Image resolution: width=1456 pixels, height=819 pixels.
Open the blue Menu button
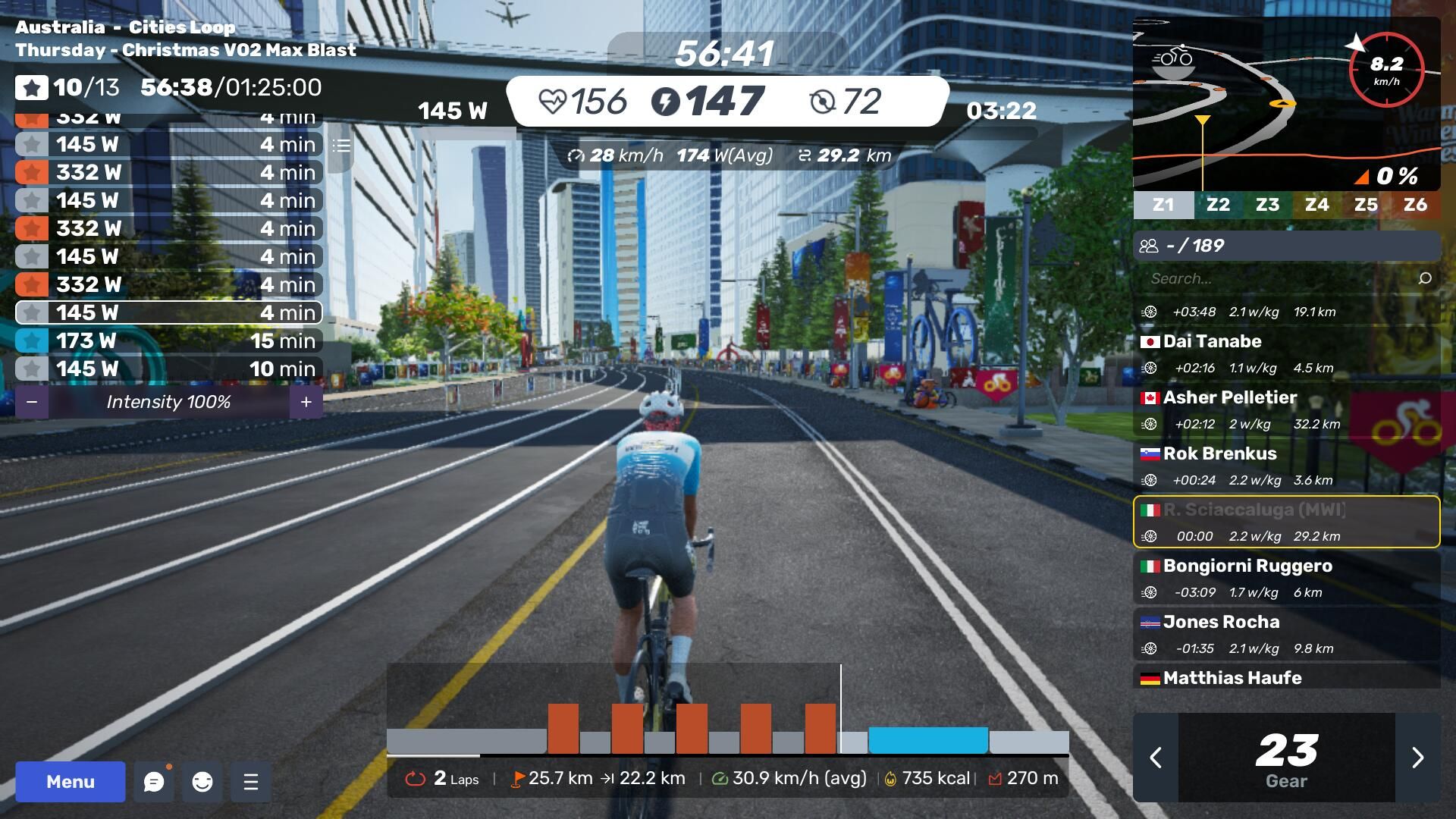tap(70, 782)
